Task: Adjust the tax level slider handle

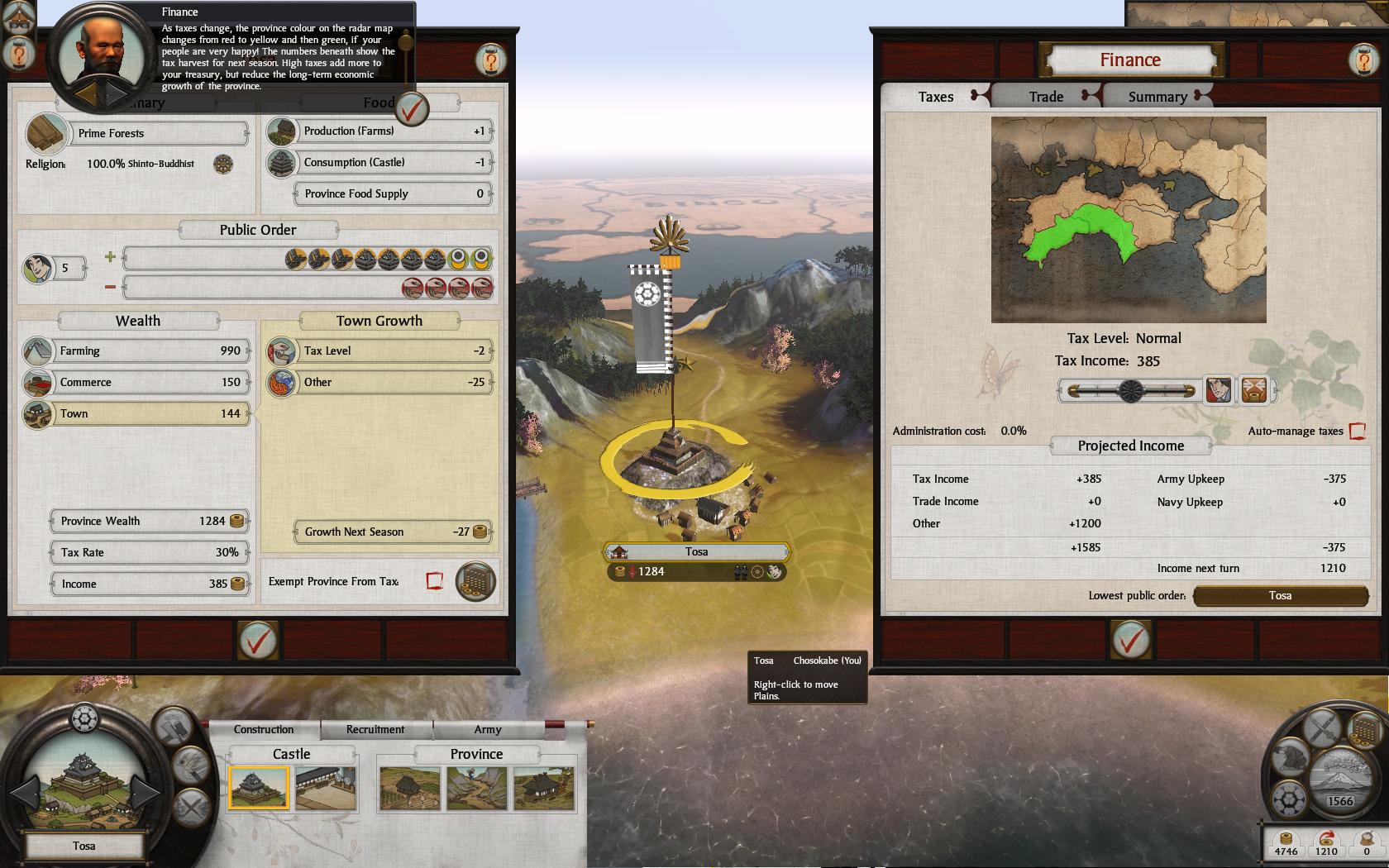Action: (1130, 390)
